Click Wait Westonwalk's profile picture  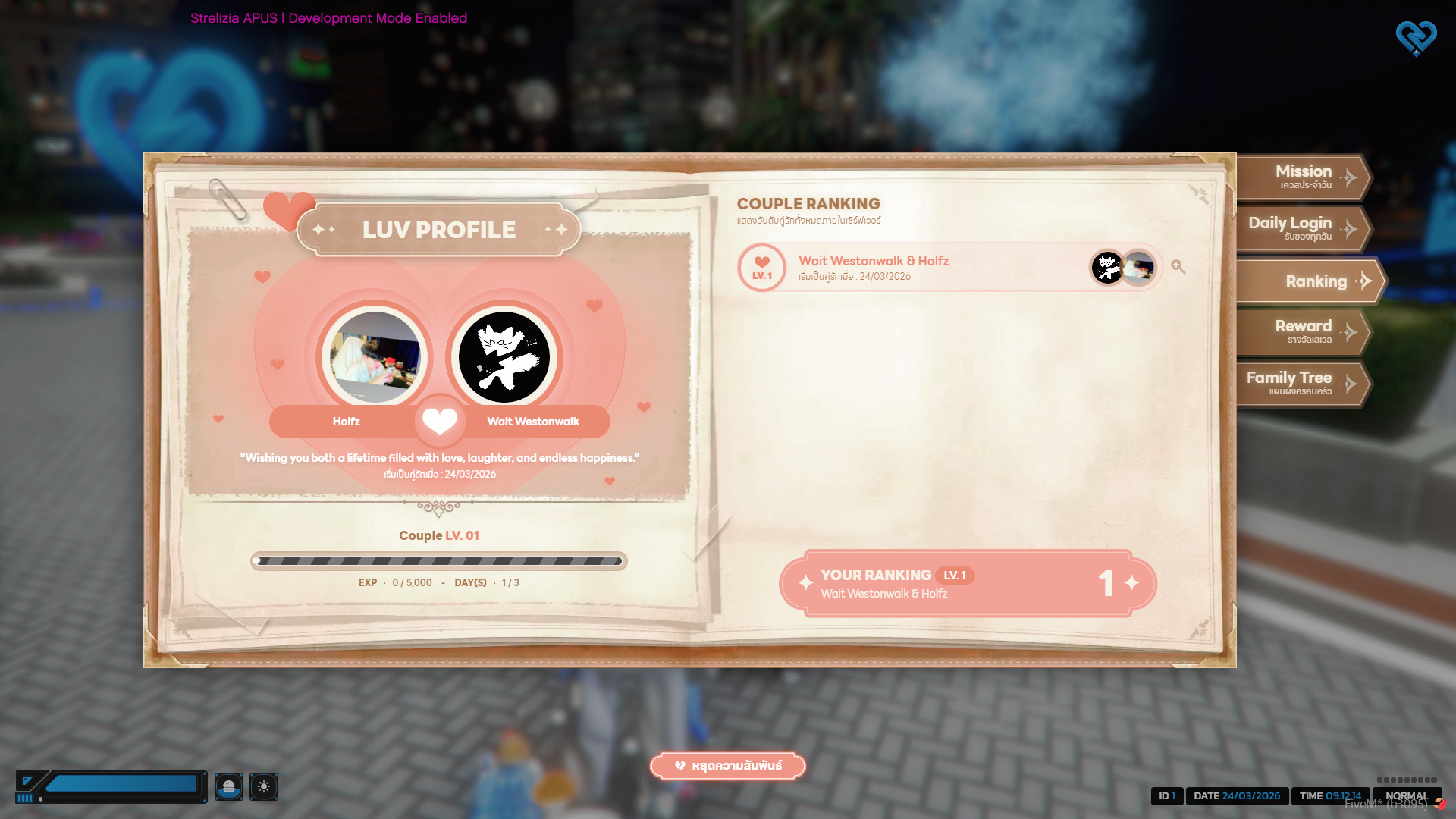tap(504, 357)
